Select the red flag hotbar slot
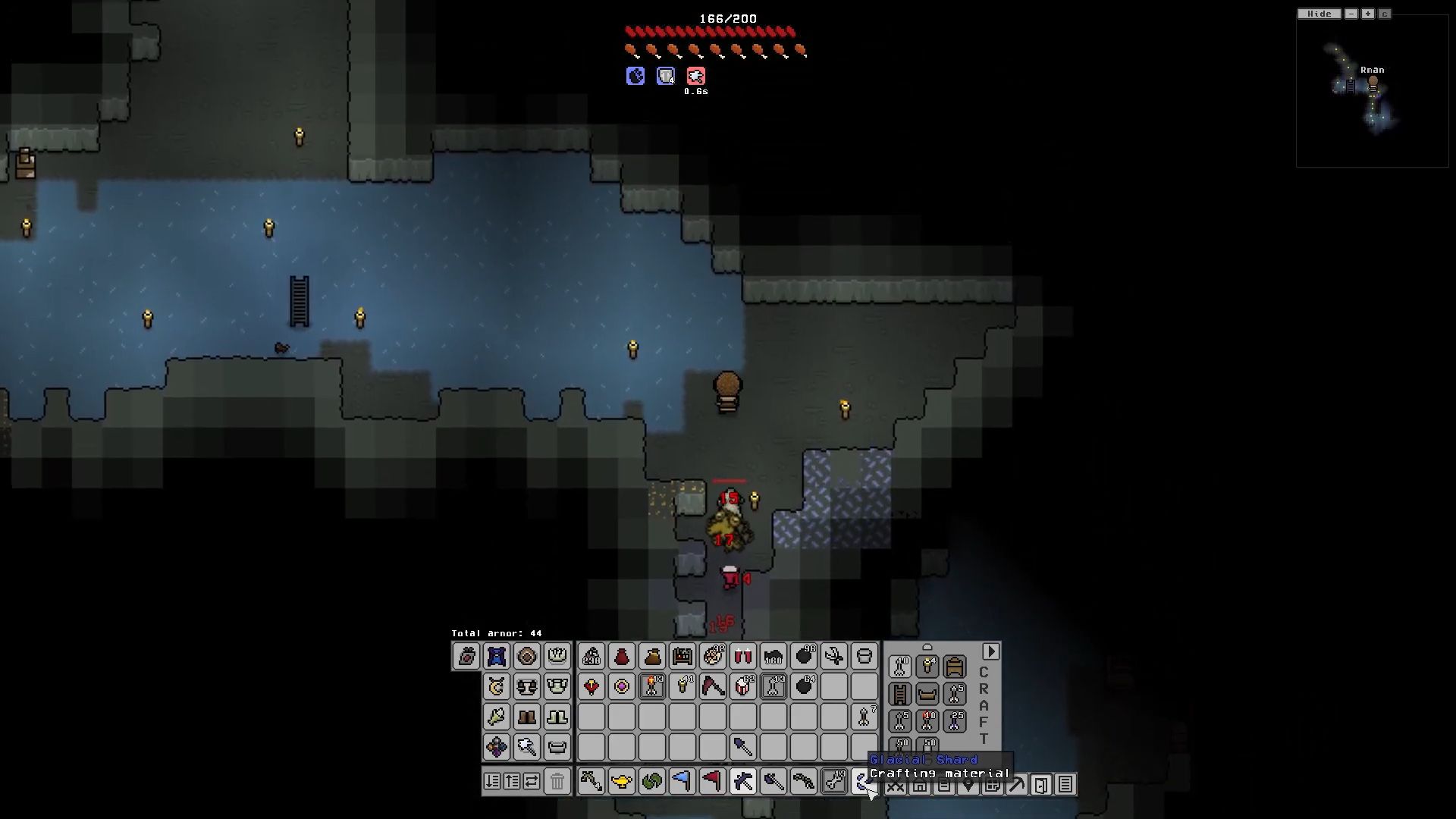The width and height of the screenshot is (1456, 819). (713, 781)
